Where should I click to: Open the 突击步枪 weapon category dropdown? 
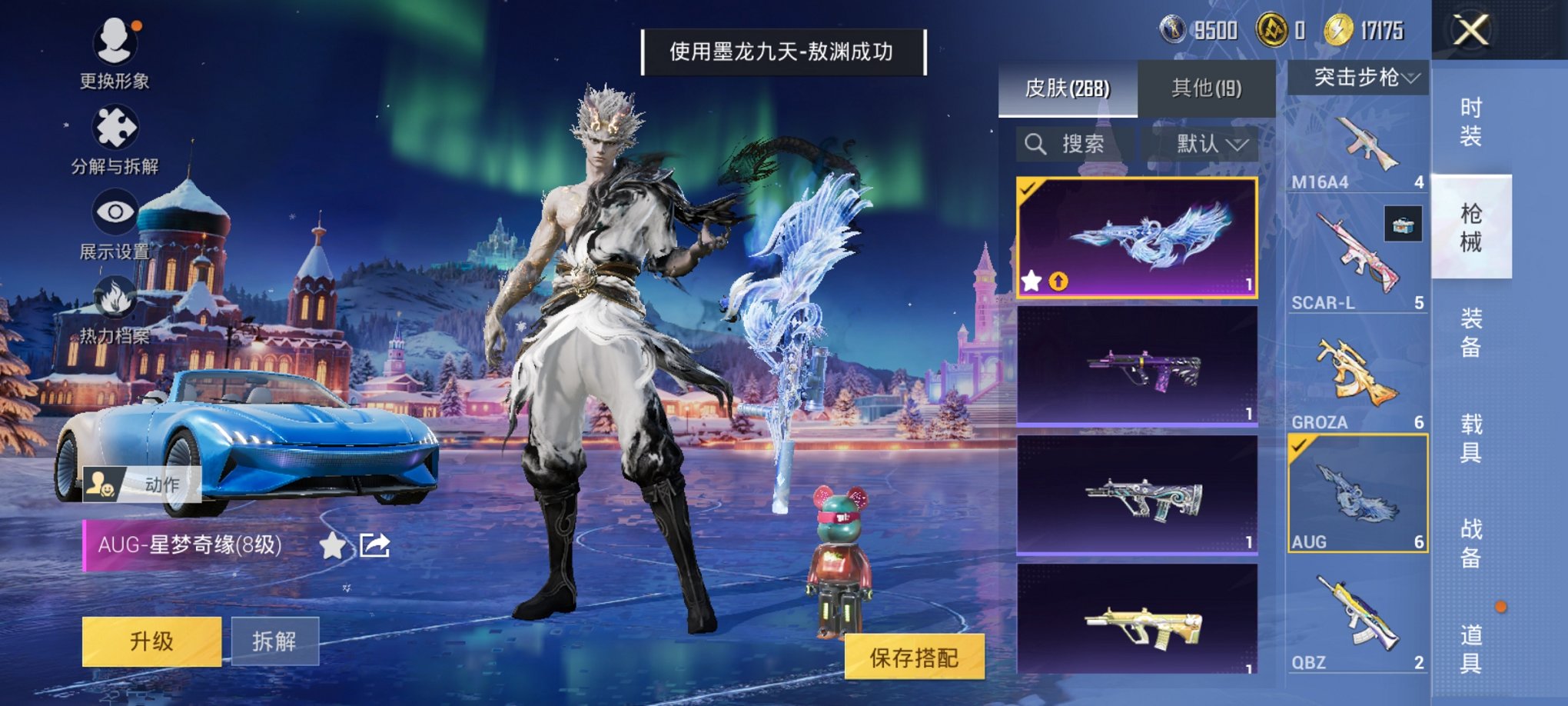(x=1360, y=76)
